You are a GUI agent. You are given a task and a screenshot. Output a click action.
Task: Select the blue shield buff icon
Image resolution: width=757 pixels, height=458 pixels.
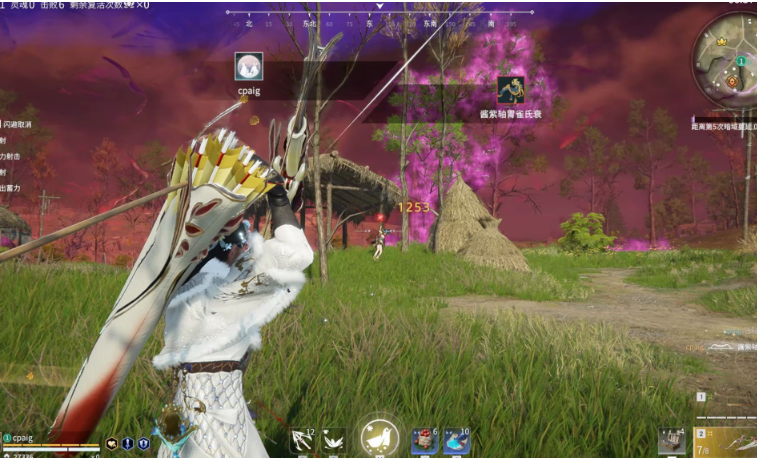coord(143,443)
